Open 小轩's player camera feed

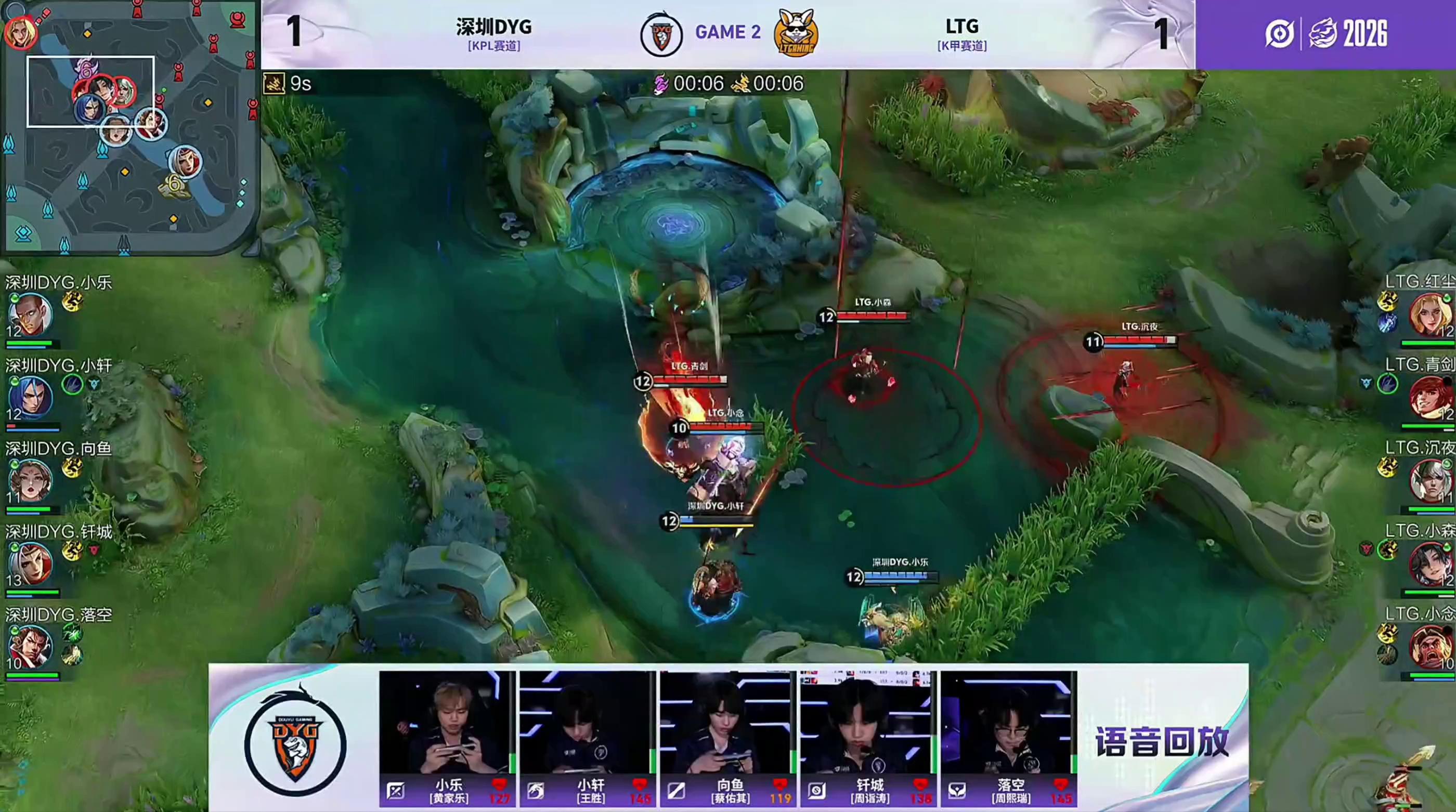pyautogui.click(x=586, y=722)
